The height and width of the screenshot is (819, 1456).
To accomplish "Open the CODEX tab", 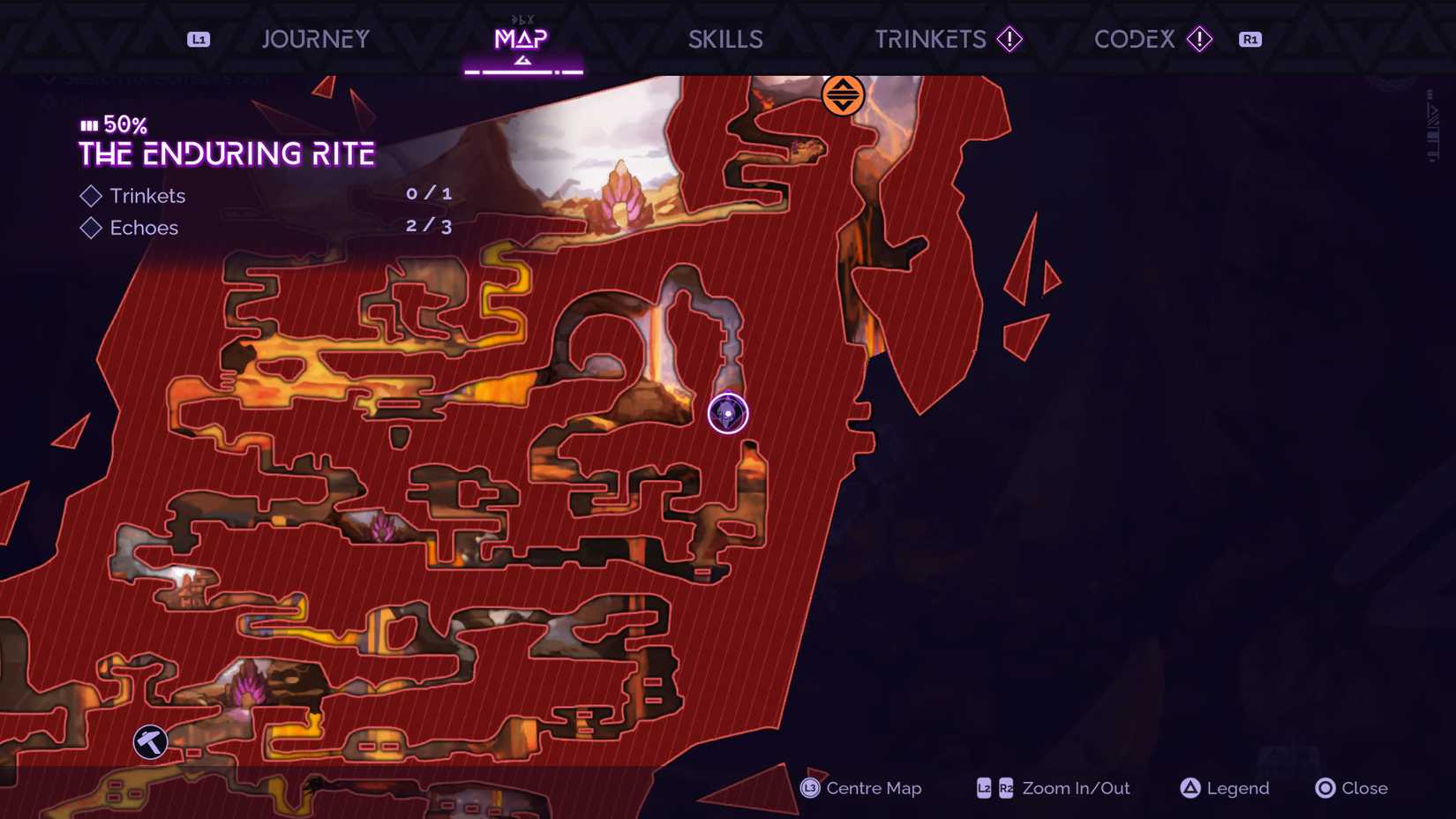I will [x=1134, y=39].
